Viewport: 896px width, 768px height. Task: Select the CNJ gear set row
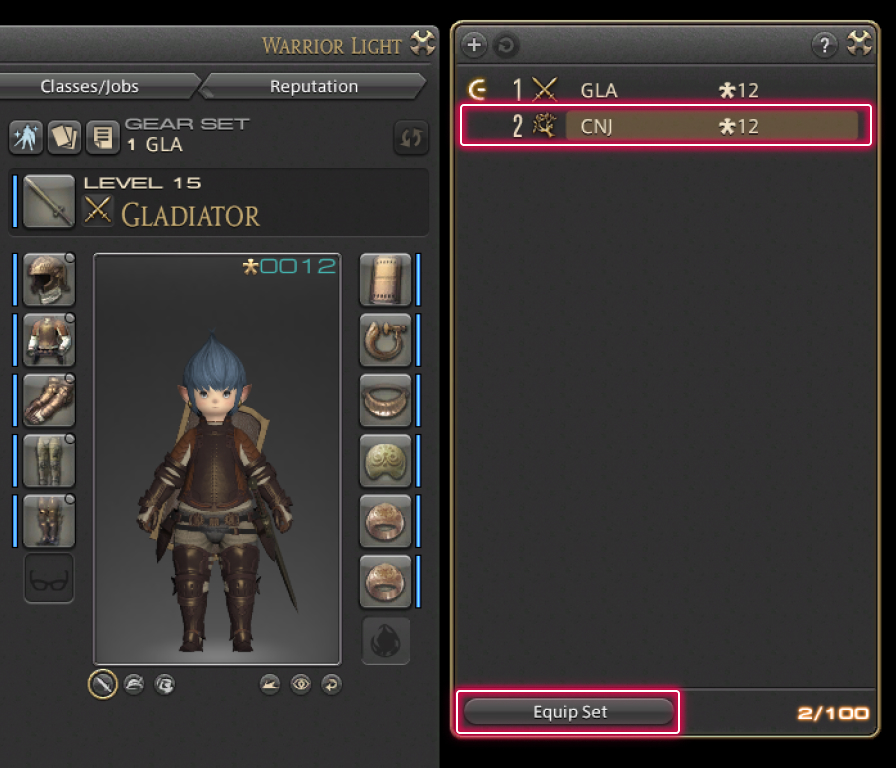[x=664, y=126]
